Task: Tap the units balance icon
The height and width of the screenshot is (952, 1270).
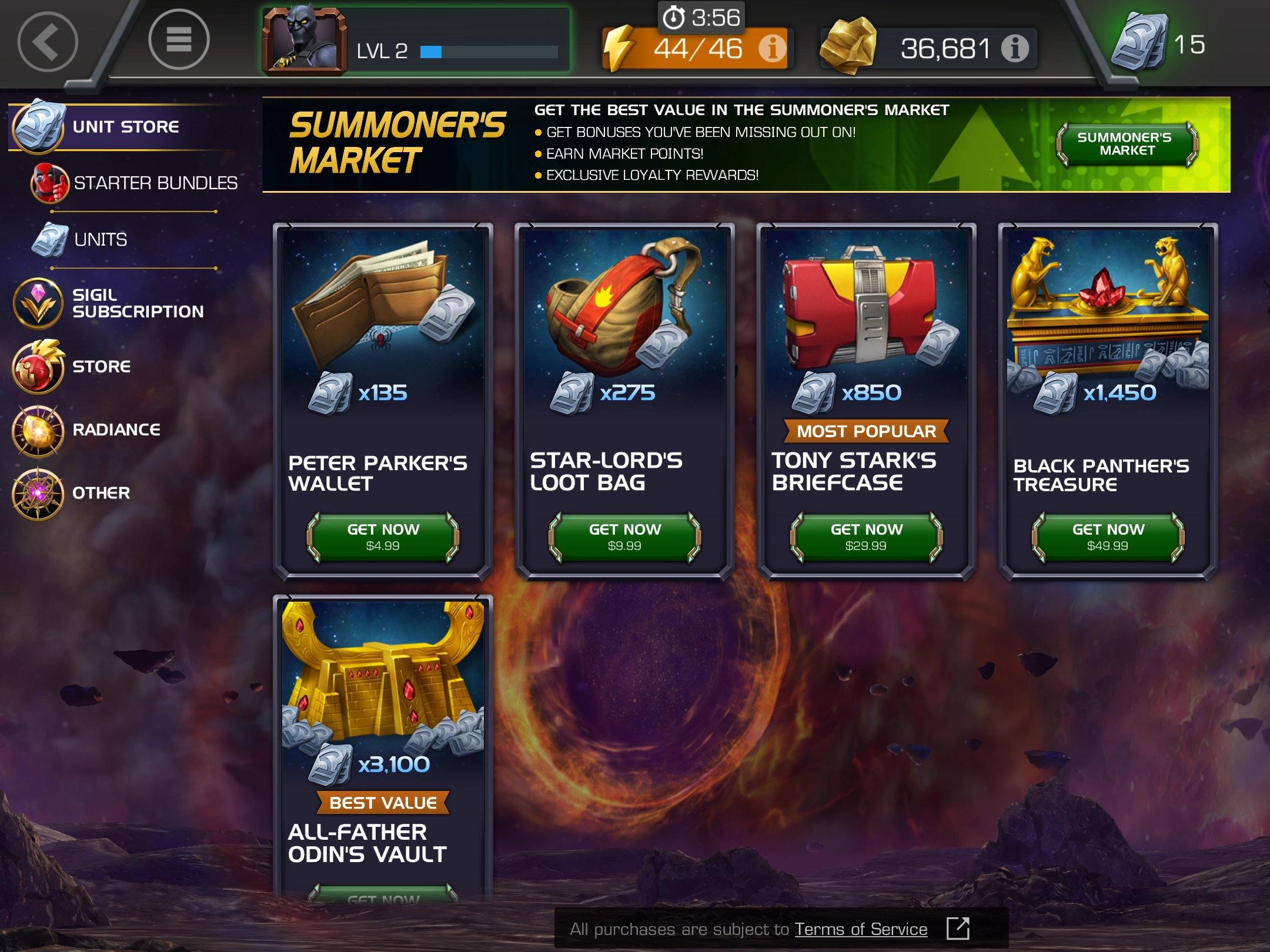Action: point(1139,42)
